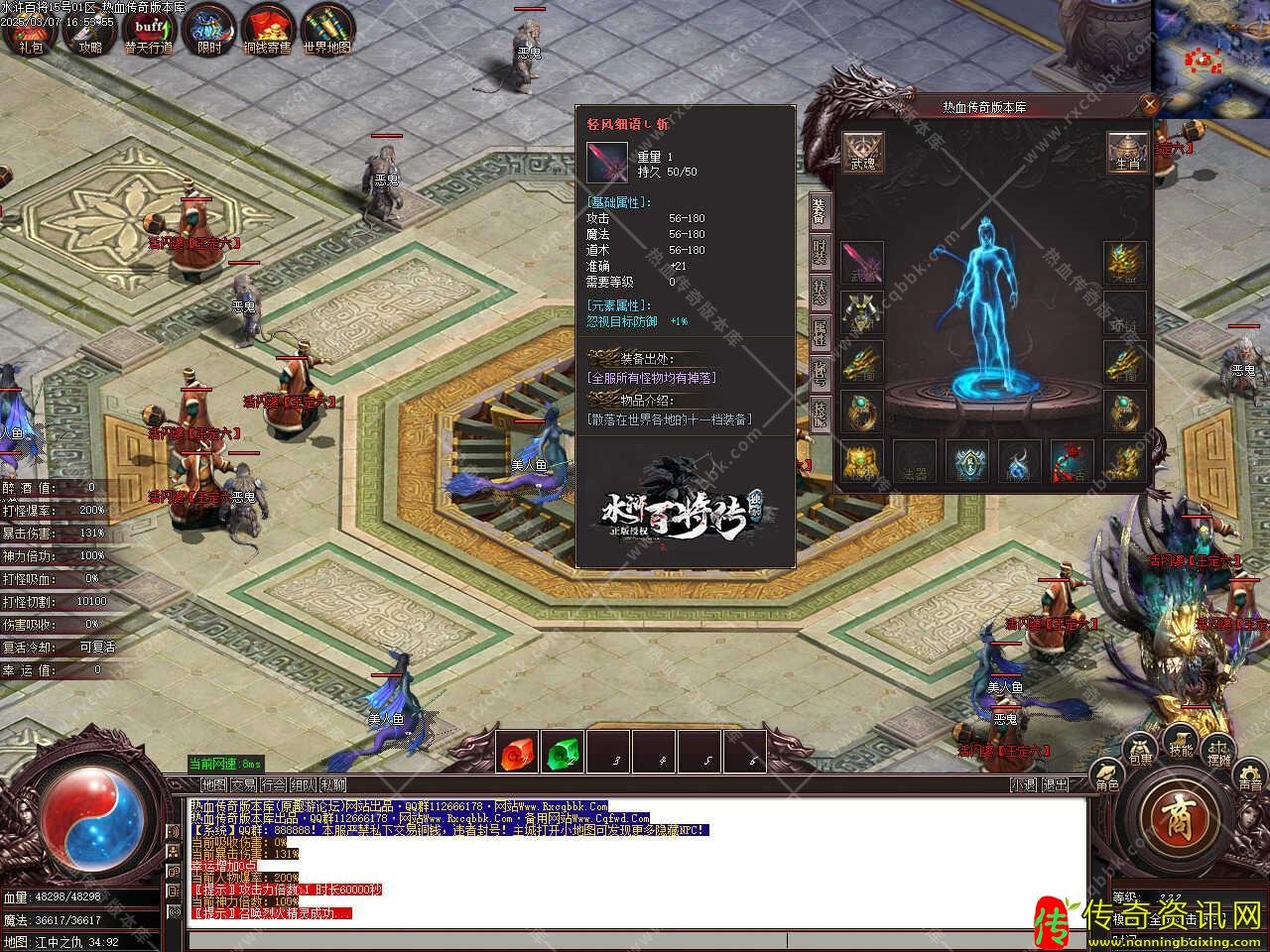The width and height of the screenshot is (1270, 952).
Task: Select the equipped pink sword weapon slot
Action: tap(862, 263)
